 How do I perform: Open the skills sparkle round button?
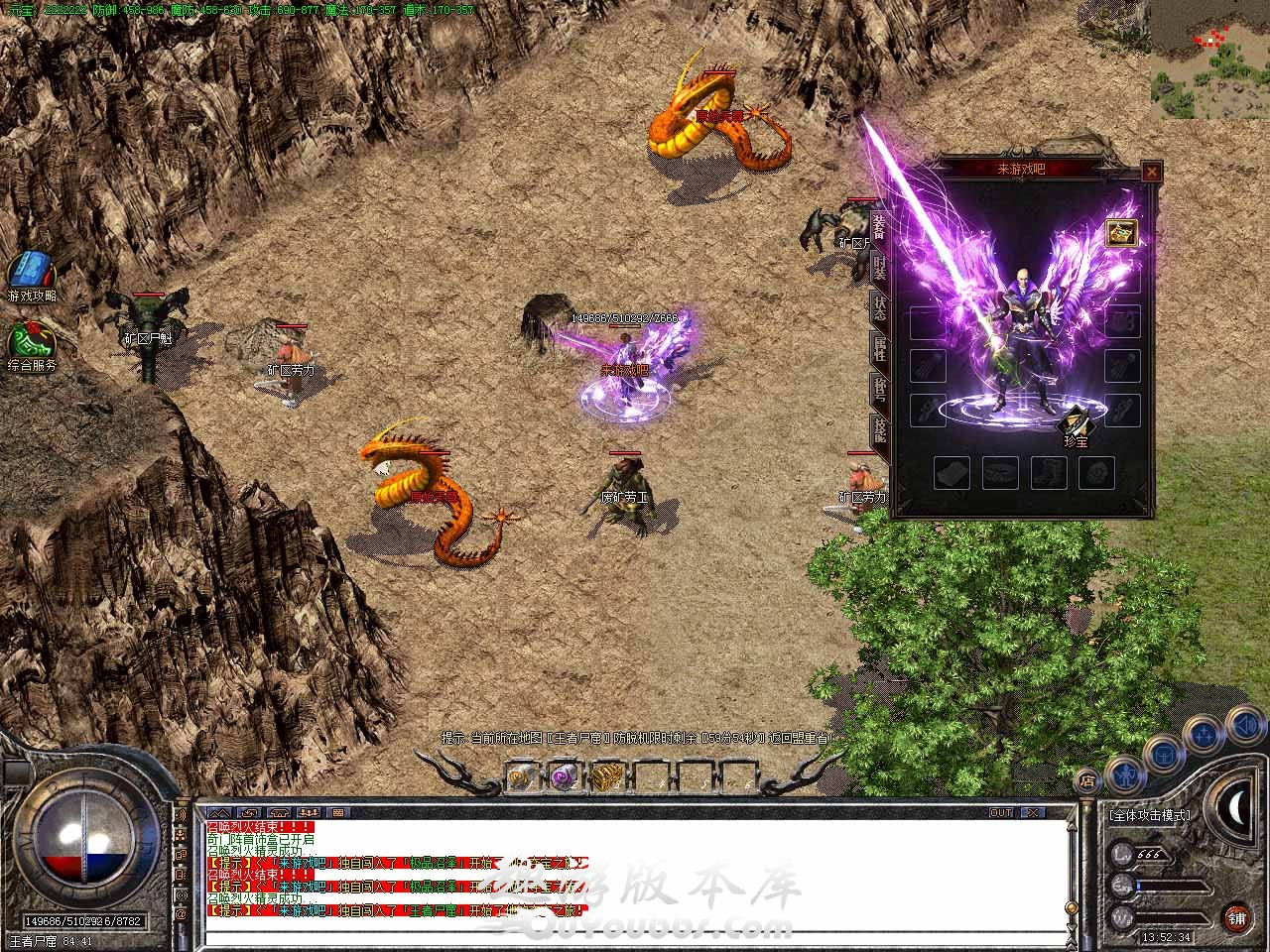pos(1204,735)
